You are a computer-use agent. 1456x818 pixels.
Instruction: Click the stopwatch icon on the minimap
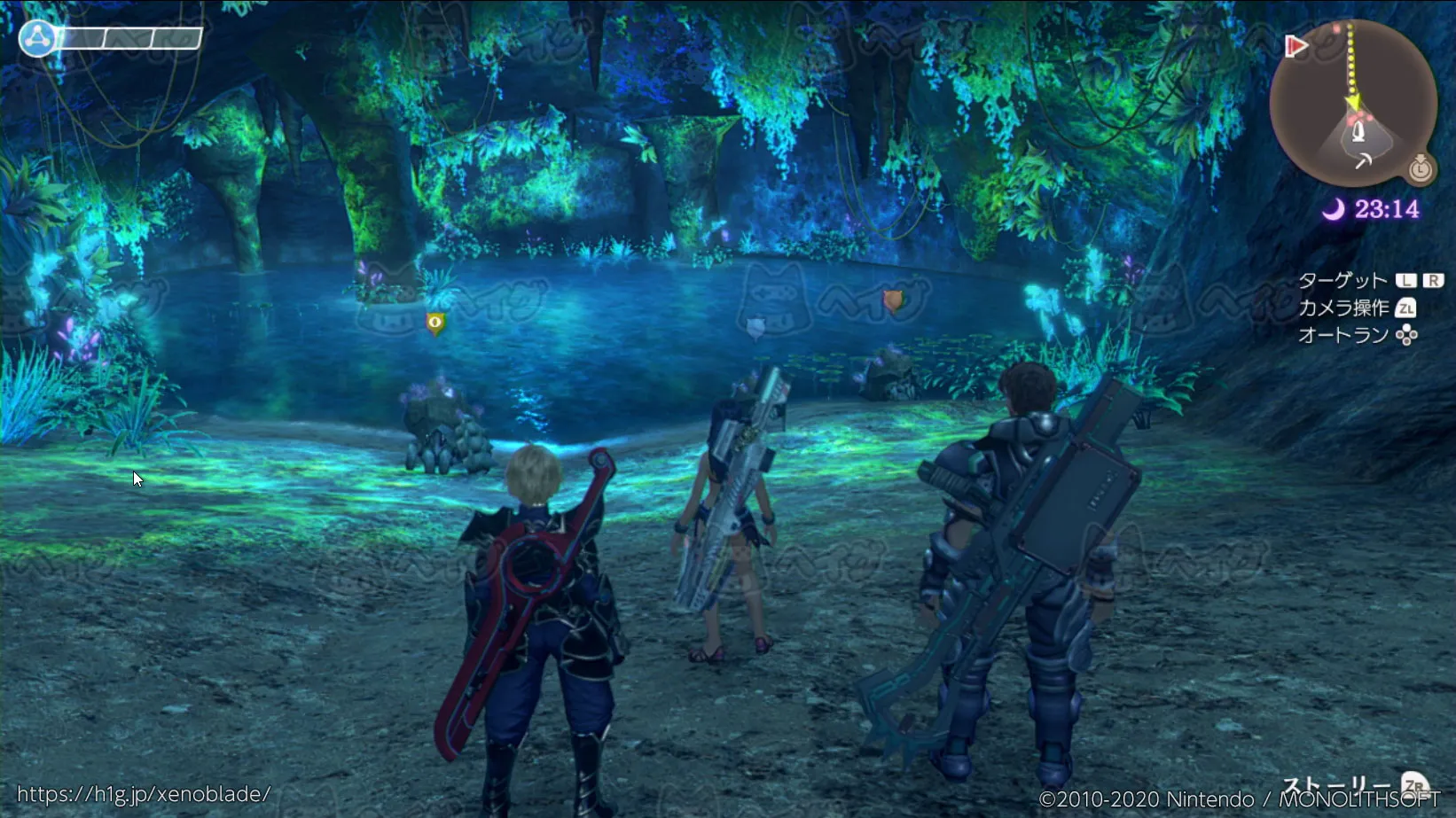(x=1421, y=167)
